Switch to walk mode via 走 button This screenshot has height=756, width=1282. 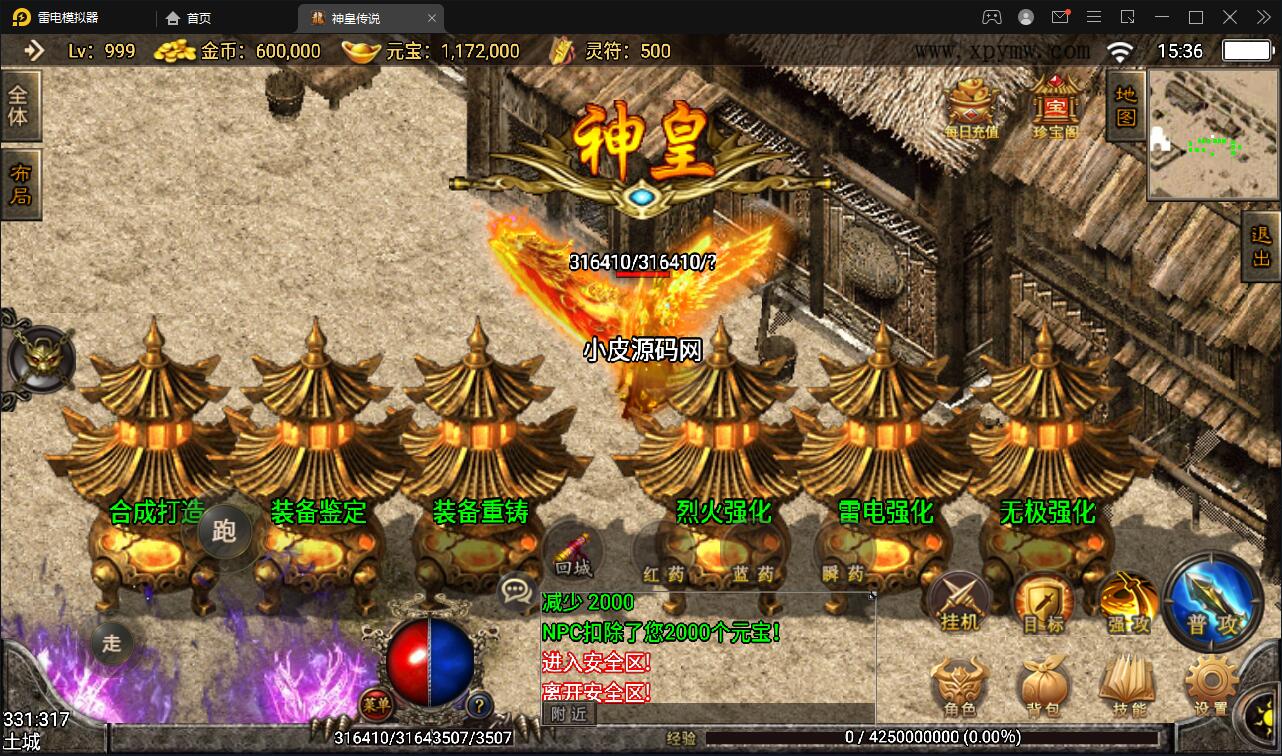112,643
